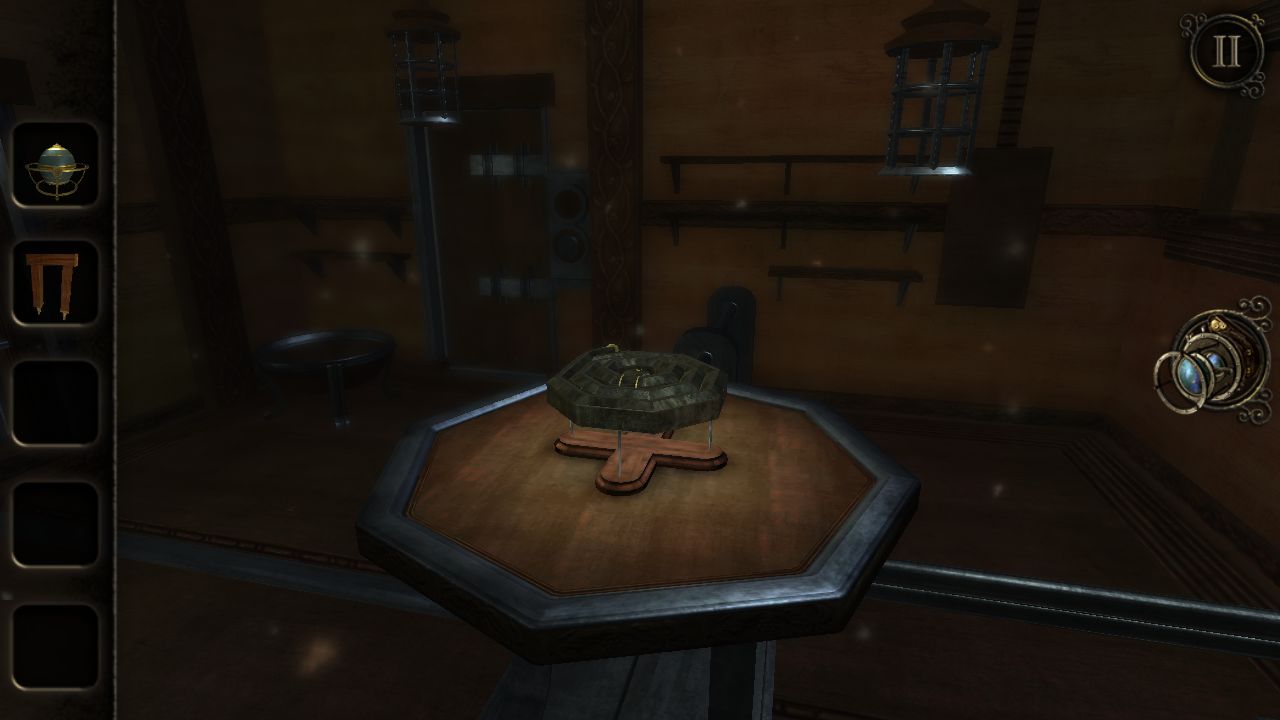Activate the eyepiece lens
The height and width of the screenshot is (720, 1280).
pos(1212,362)
